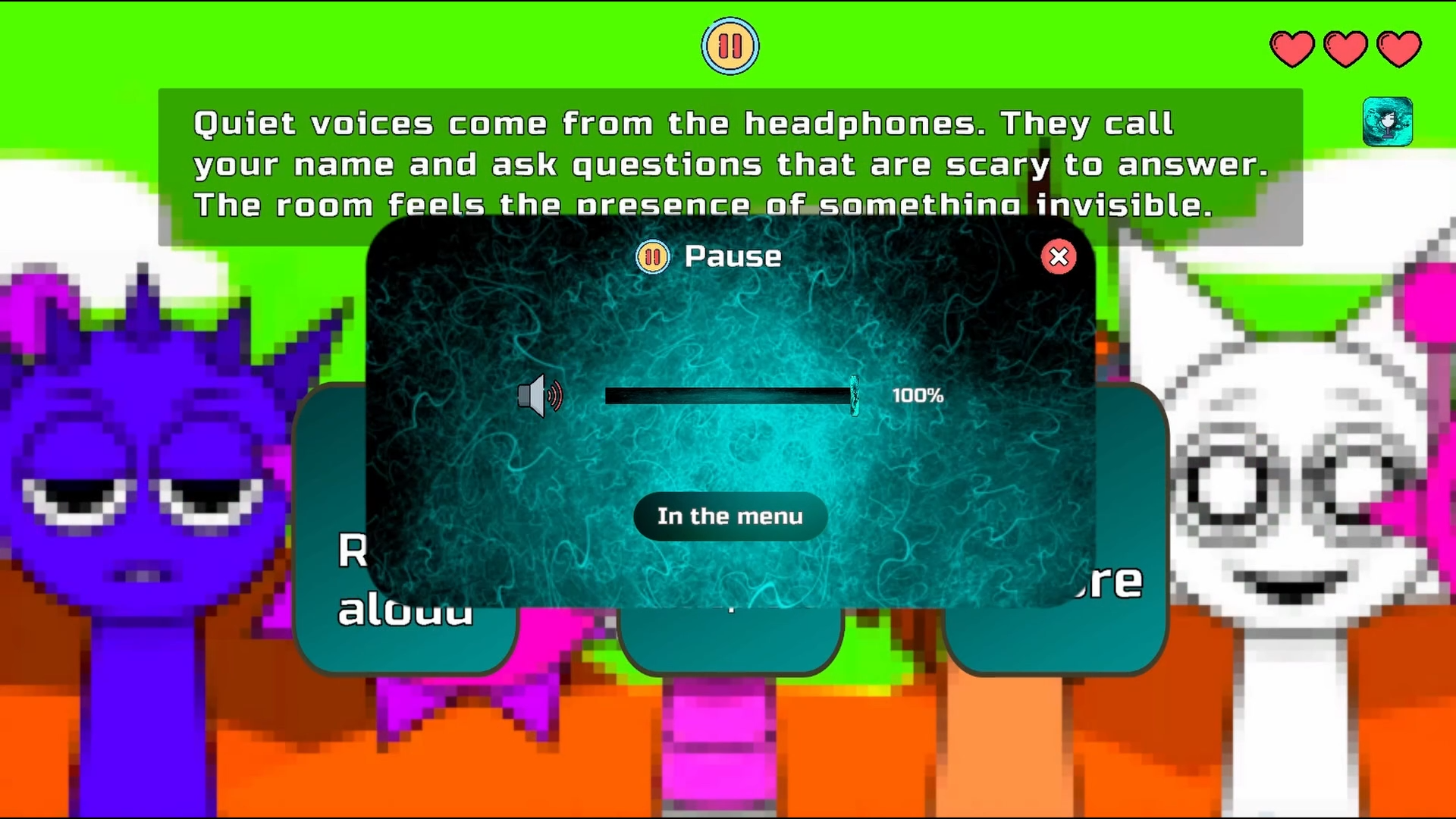This screenshot has height=819, width=1456.
Task: Click the first heart in the health bar
Action: click(1291, 47)
